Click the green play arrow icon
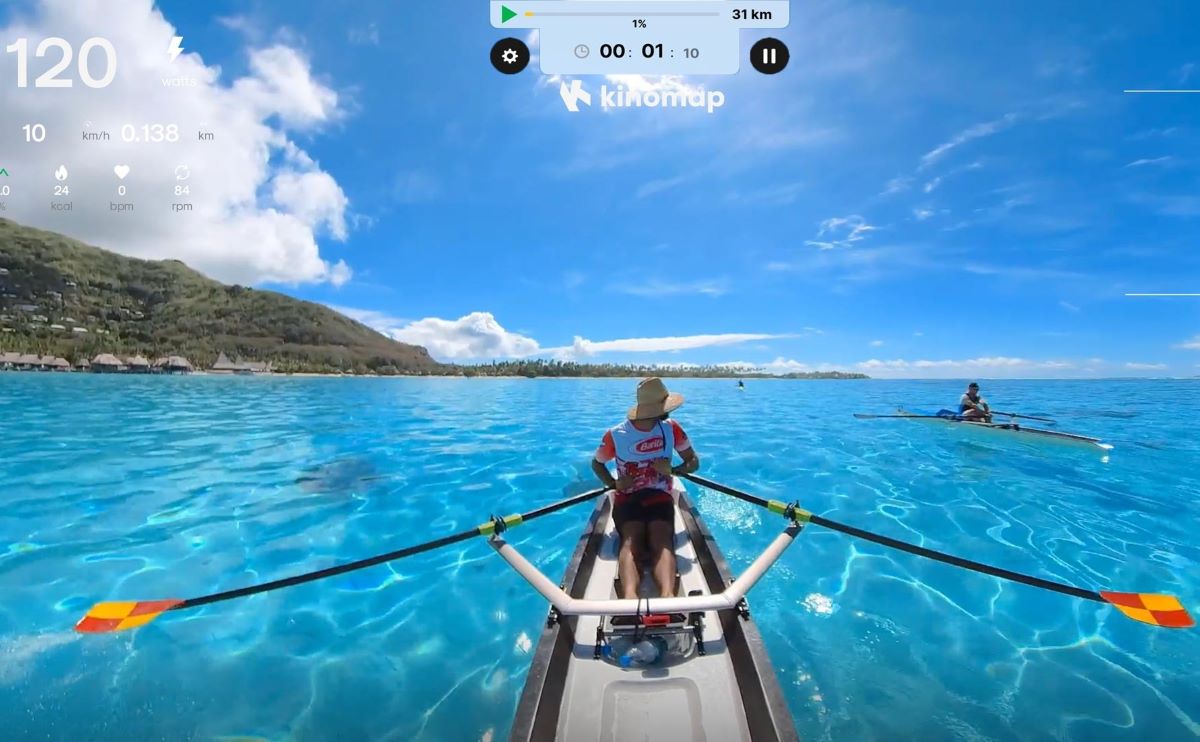Viewport: 1200px width, 742px height. point(509,14)
